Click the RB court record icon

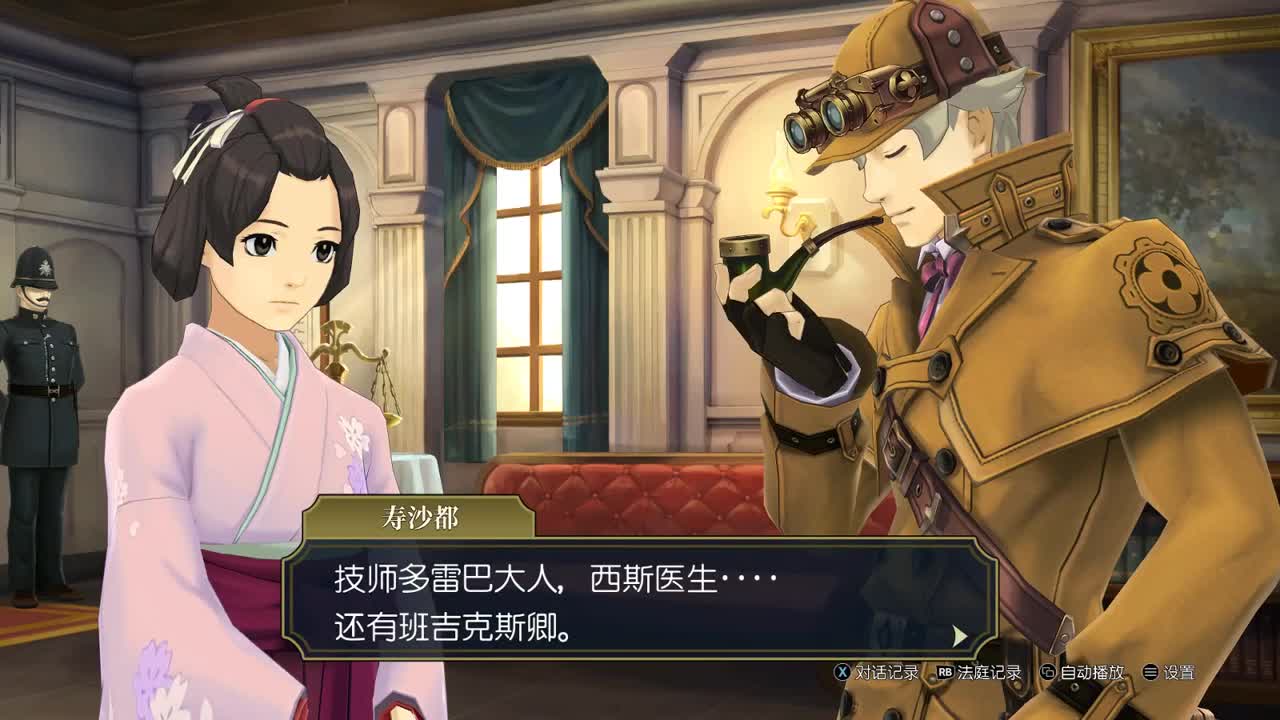[x=947, y=673]
